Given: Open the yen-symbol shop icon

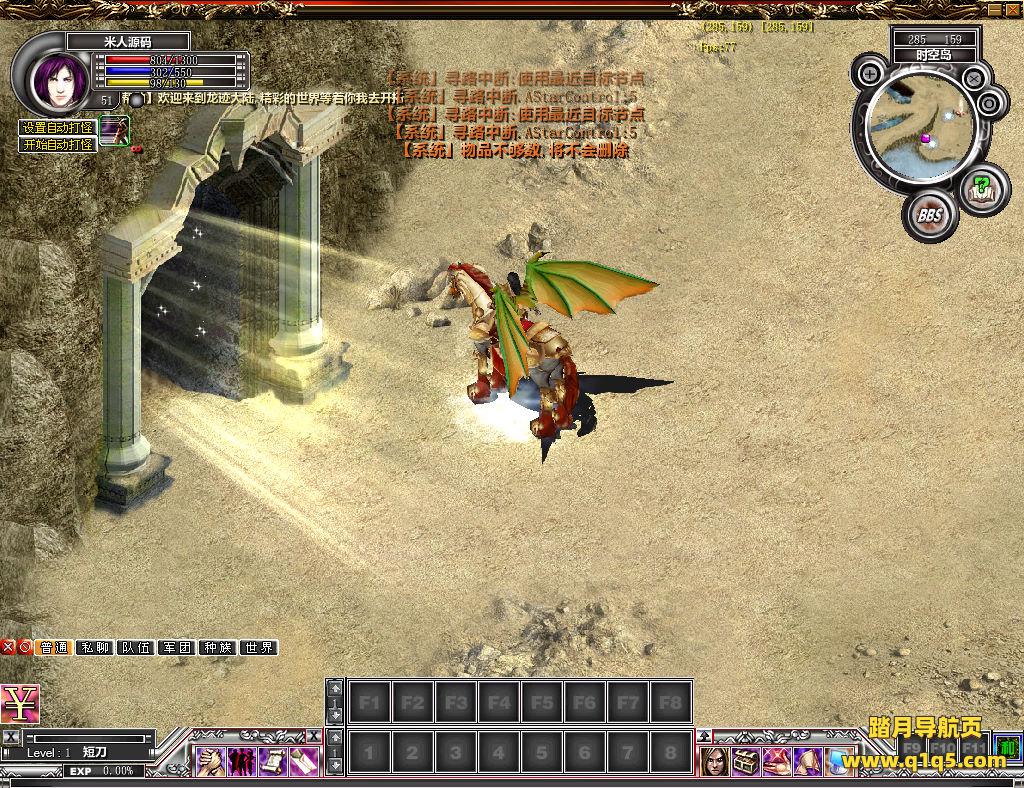Looking at the screenshot, I should click(20, 703).
